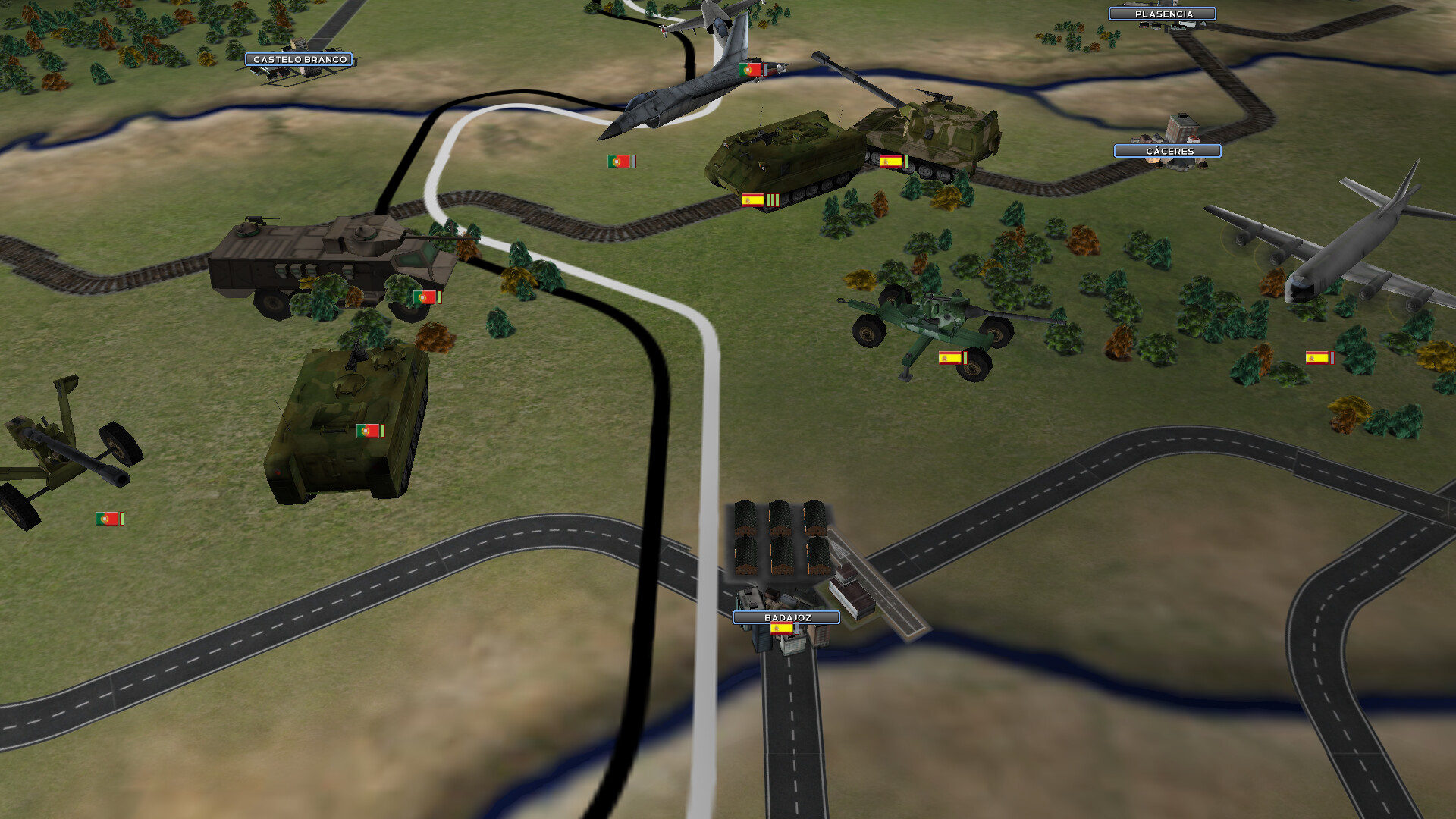Open the Castelo Branco city label
Screen dimensions: 1456x819
point(299,58)
